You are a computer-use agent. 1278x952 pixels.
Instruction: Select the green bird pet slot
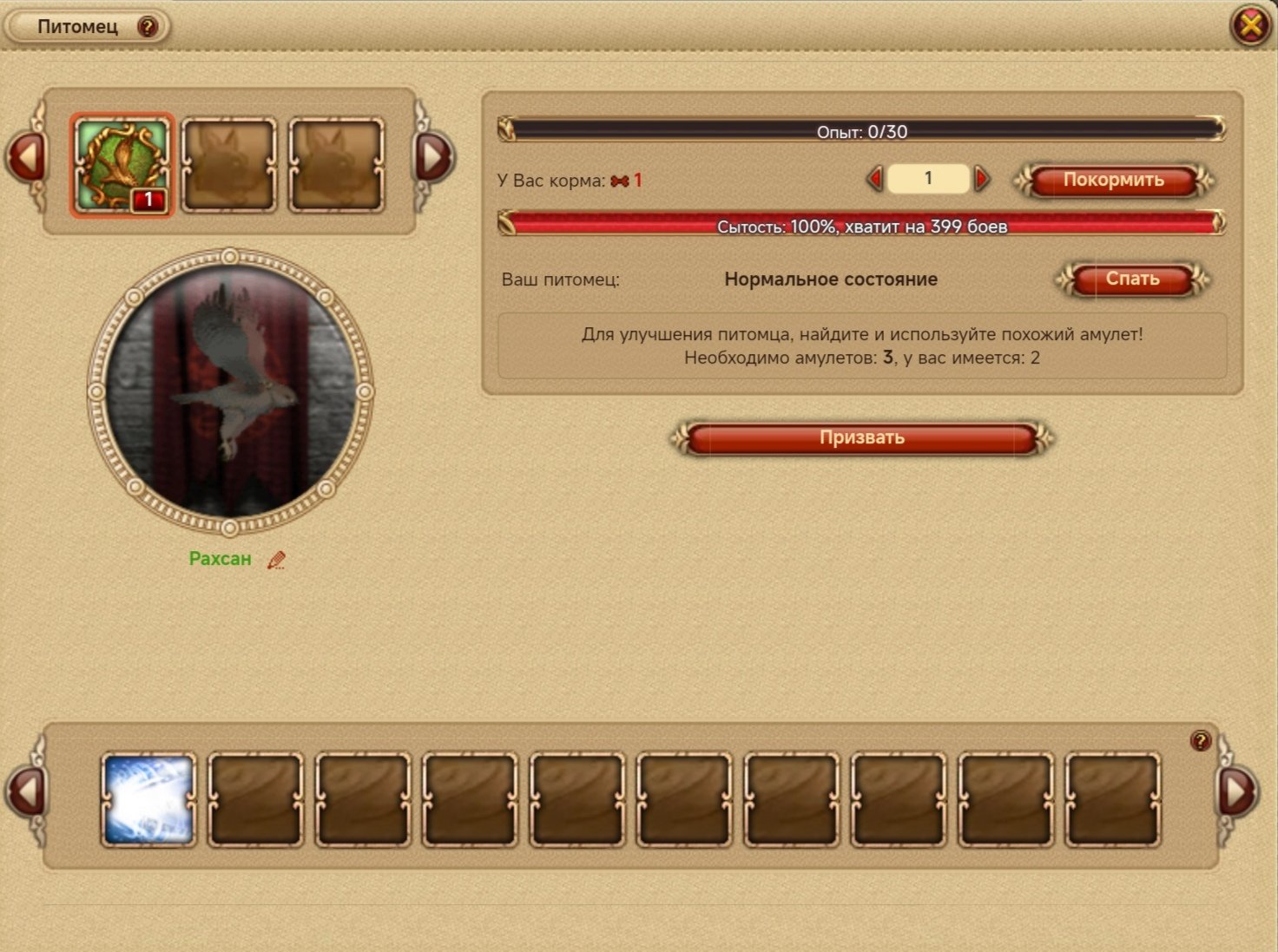(x=122, y=165)
